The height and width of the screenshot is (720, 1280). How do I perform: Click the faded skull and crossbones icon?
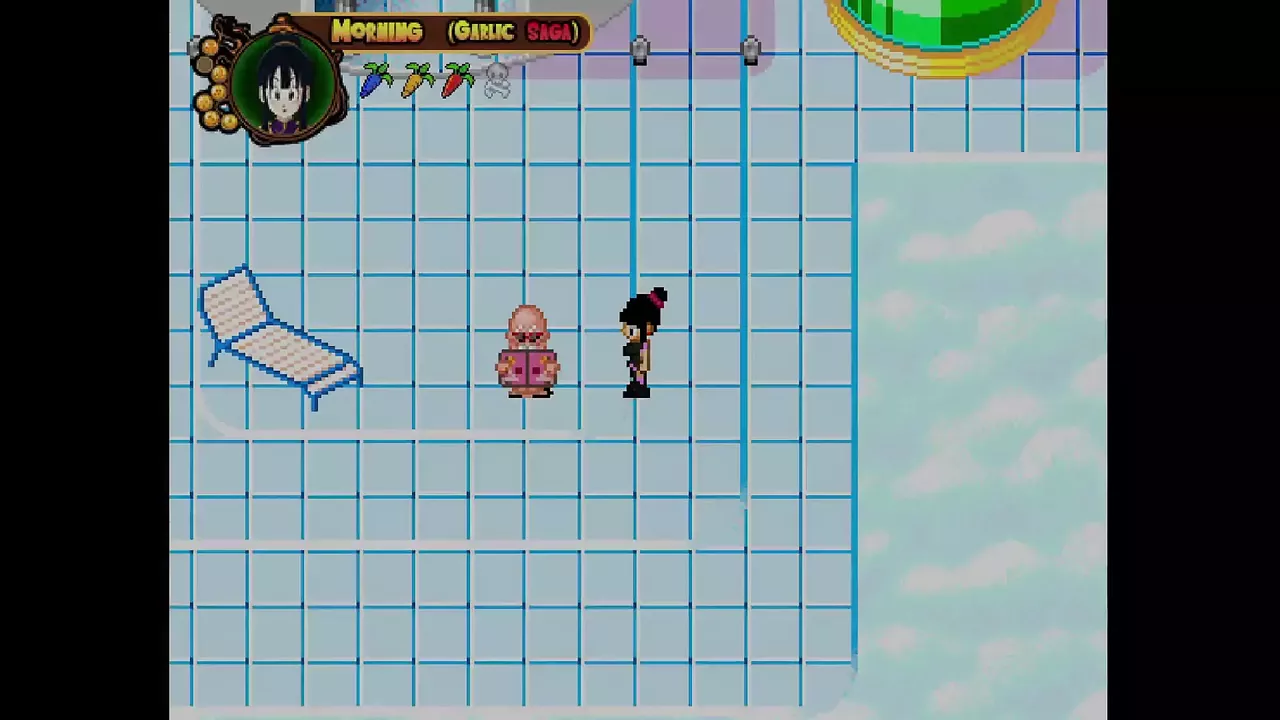point(497,81)
